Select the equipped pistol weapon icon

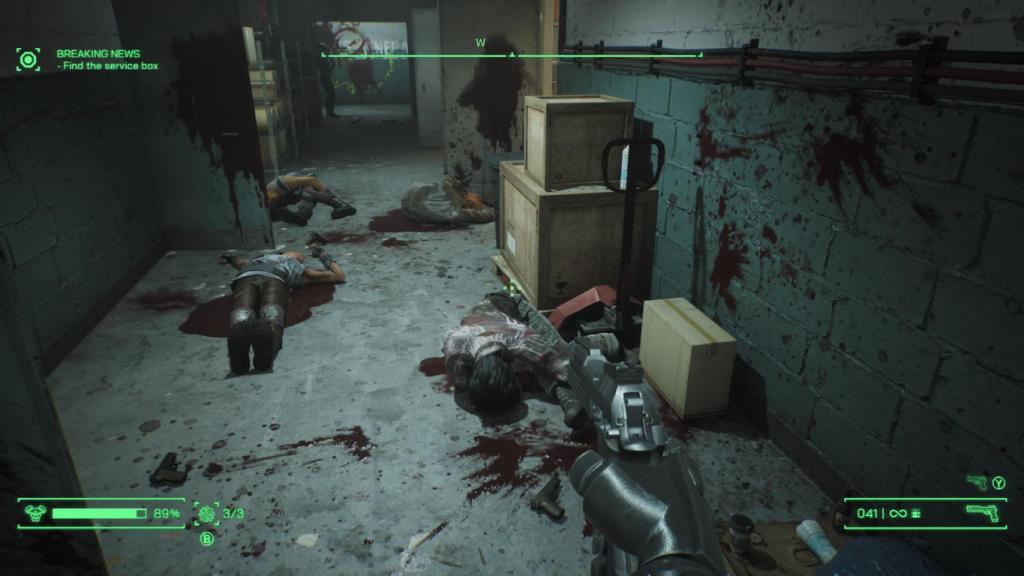[x=982, y=513]
